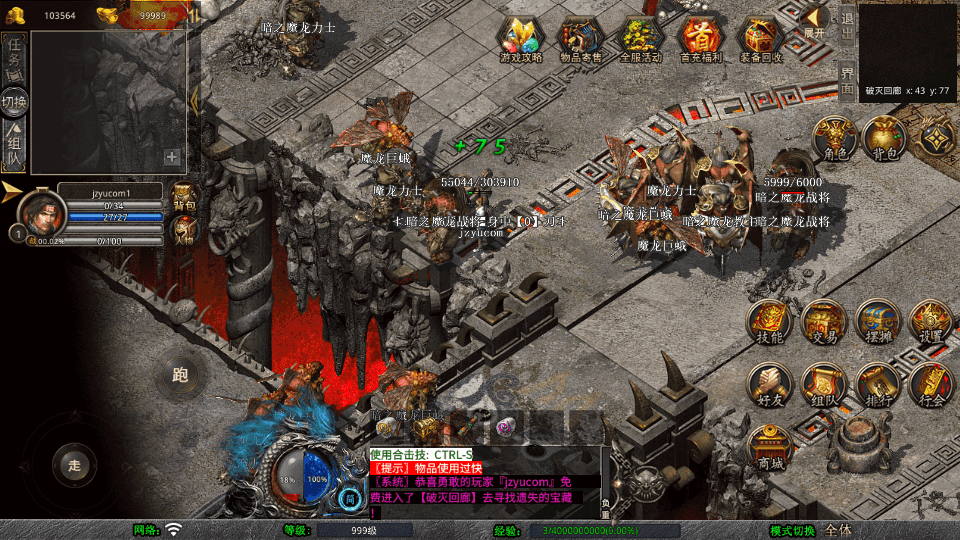Open the 交易 trade menu
Image resolution: width=960 pixels, height=540 pixels.
click(x=824, y=322)
